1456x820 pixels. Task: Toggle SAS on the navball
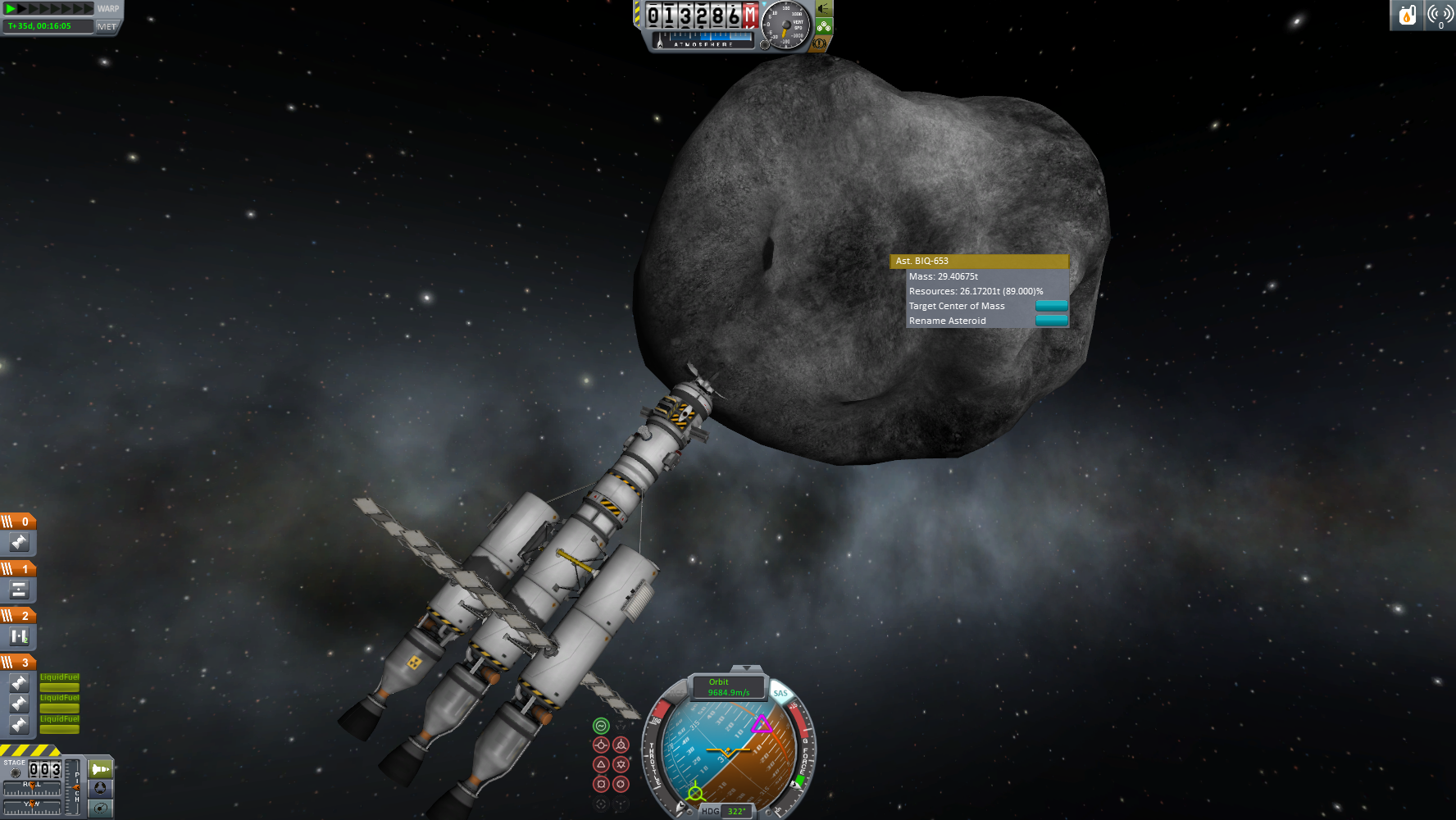[x=780, y=694]
